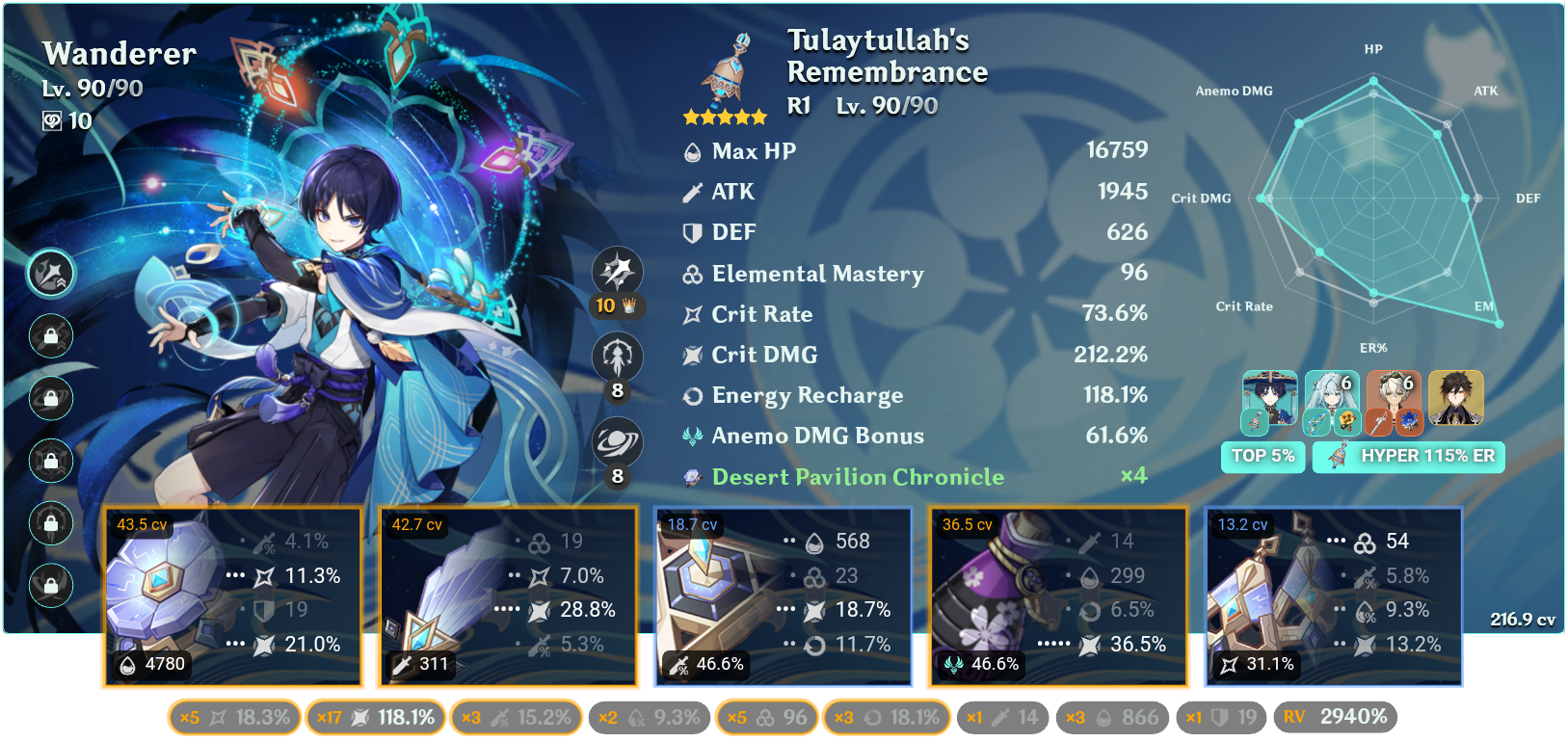1568x742 pixels.
Task: Open Furina's team member portrait
Action: click(1330, 402)
